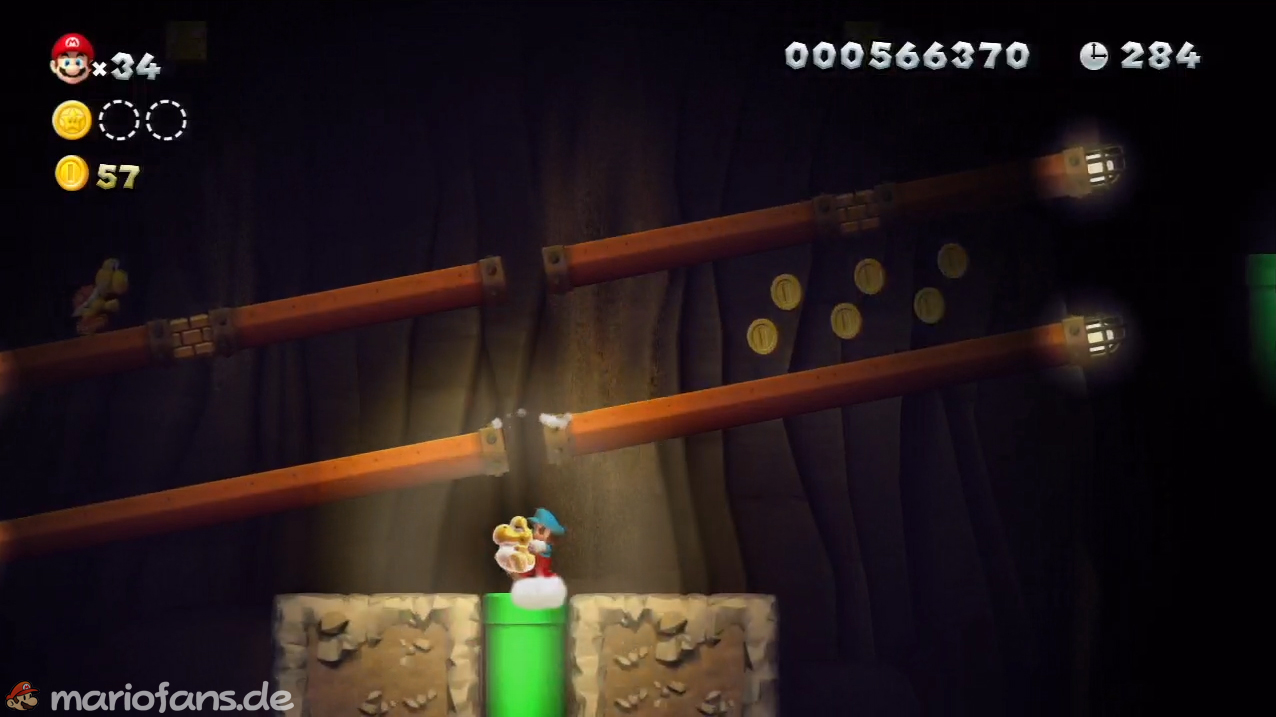The height and width of the screenshot is (717, 1276).
Task: Click the timer clock icon
Action: pos(1094,56)
